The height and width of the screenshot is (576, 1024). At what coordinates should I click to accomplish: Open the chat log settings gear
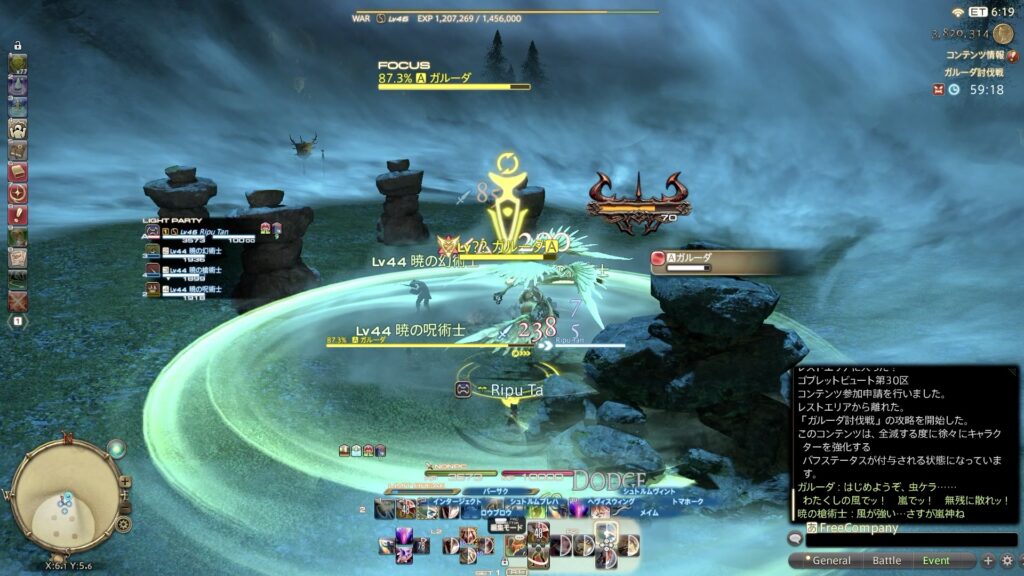tap(1007, 561)
